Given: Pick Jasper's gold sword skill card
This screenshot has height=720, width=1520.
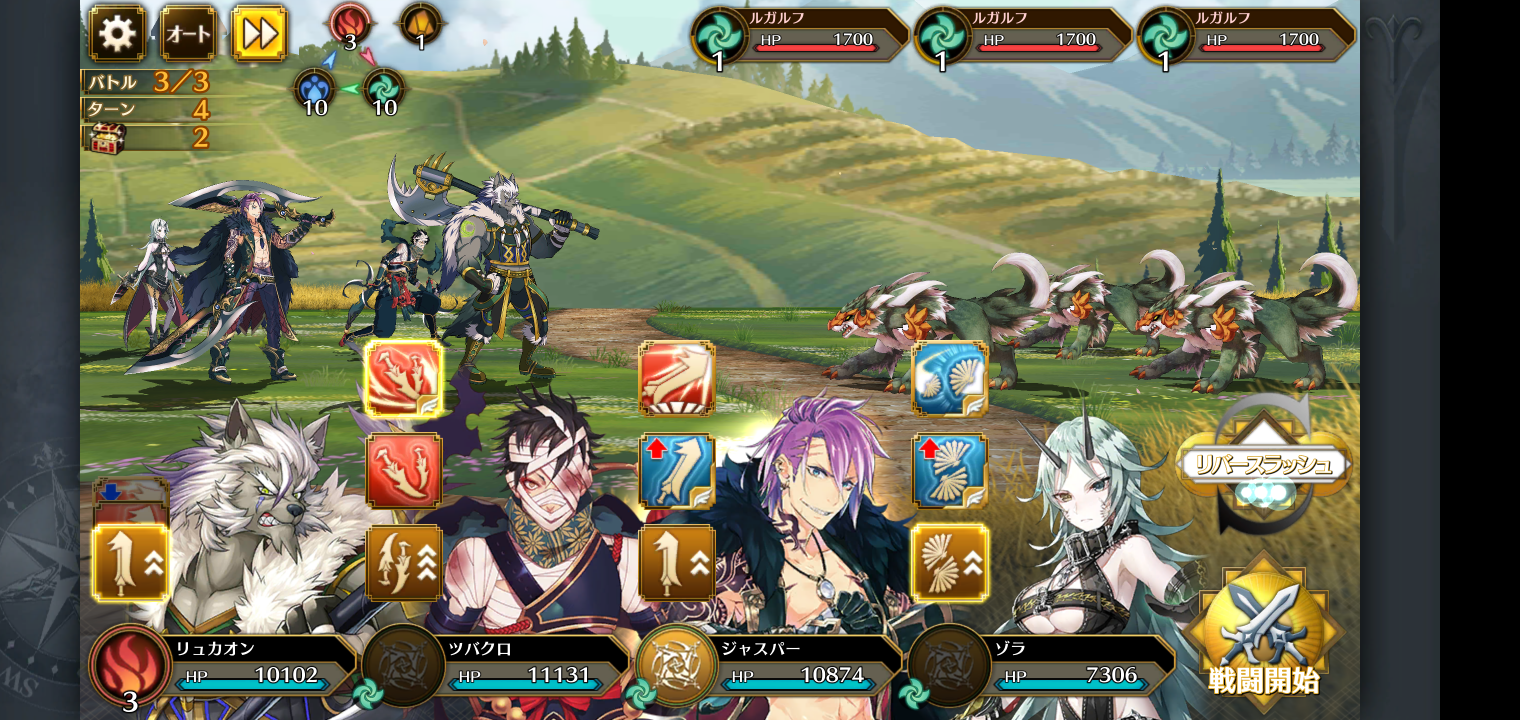Looking at the screenshot, I should click(x=677, y=563).
